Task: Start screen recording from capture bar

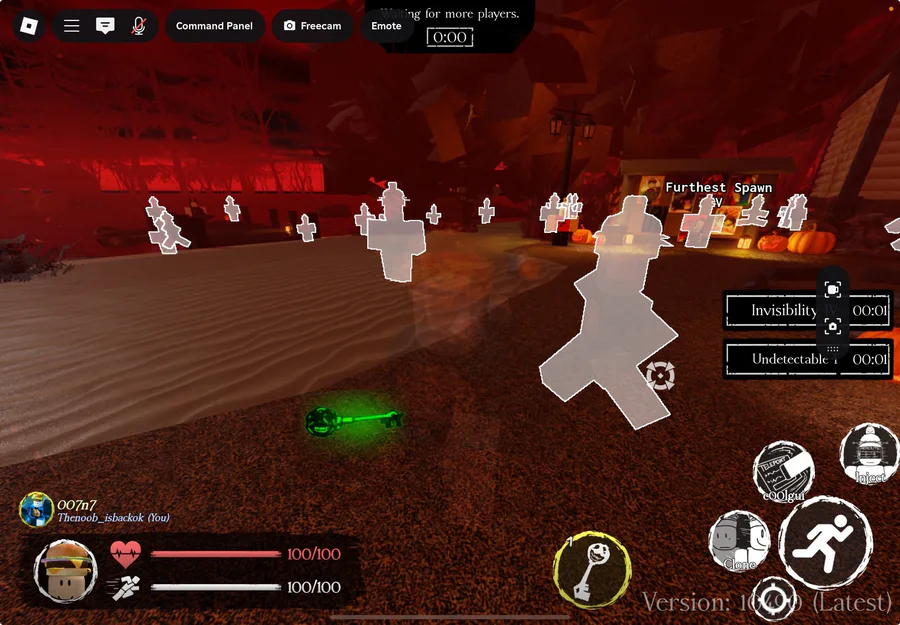Action: 833,289
